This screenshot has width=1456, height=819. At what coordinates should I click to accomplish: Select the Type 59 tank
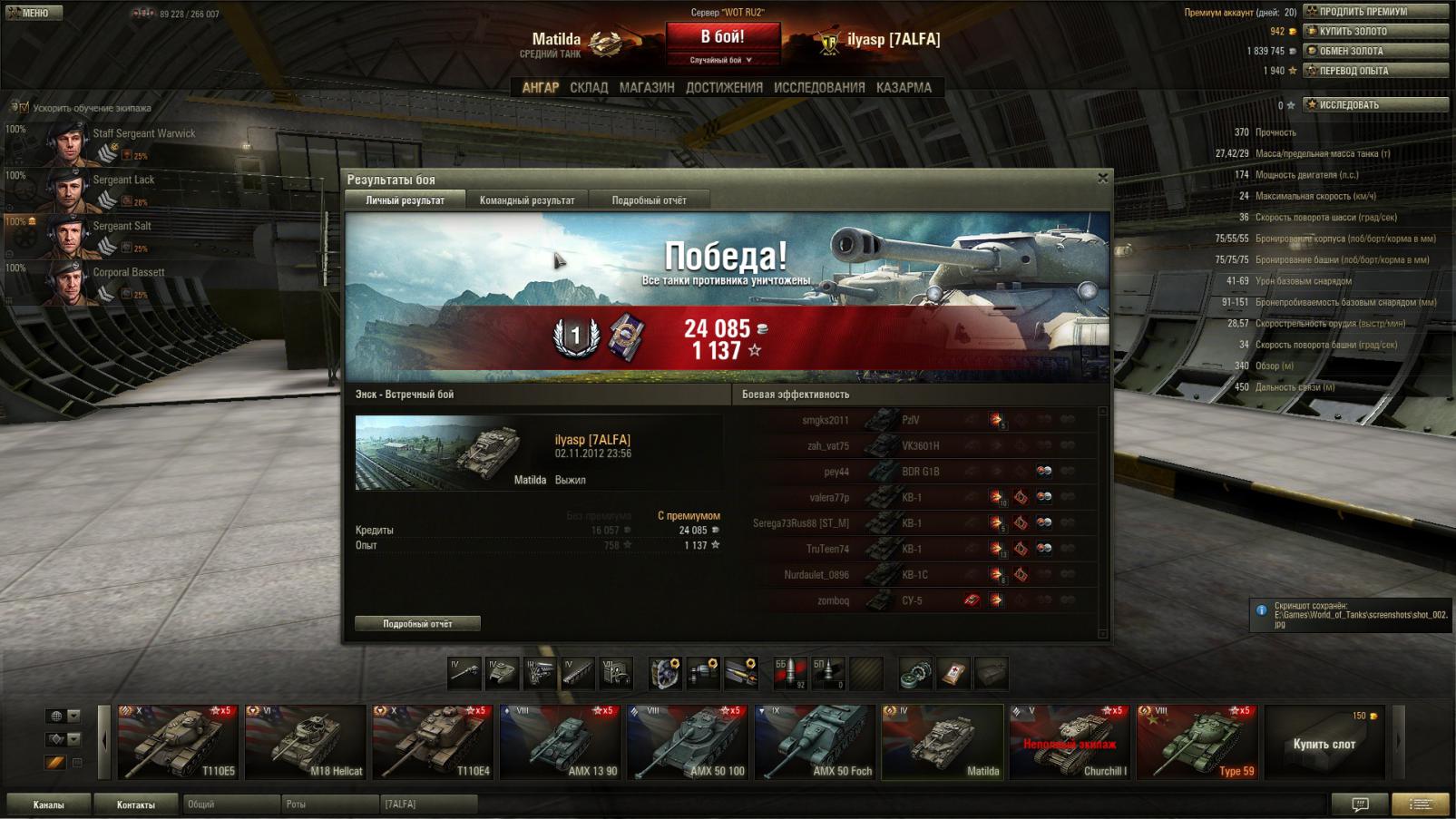pyautogui.click(x=1197, y=742)
